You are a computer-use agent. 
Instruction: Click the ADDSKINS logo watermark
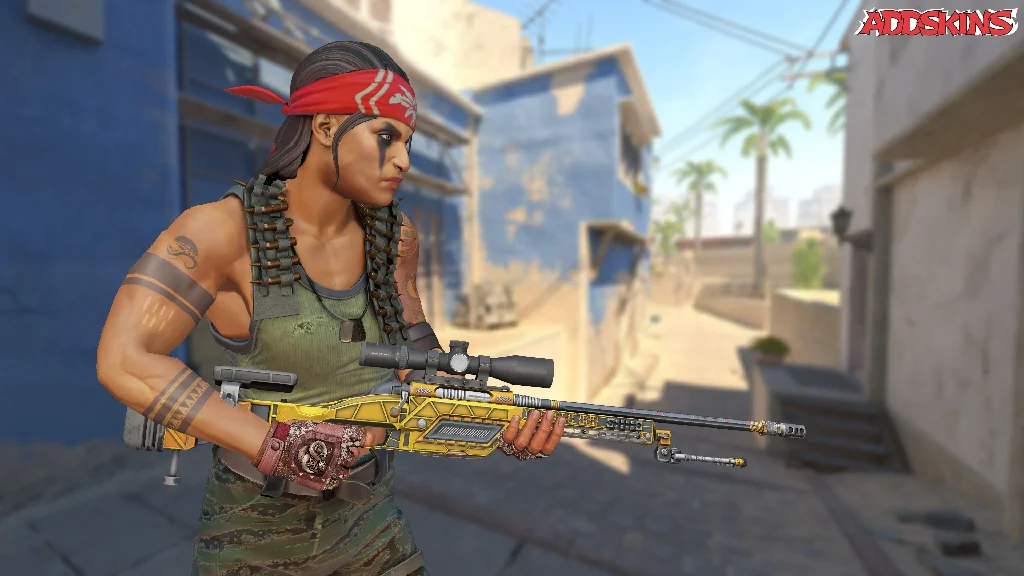click(937, 24)
